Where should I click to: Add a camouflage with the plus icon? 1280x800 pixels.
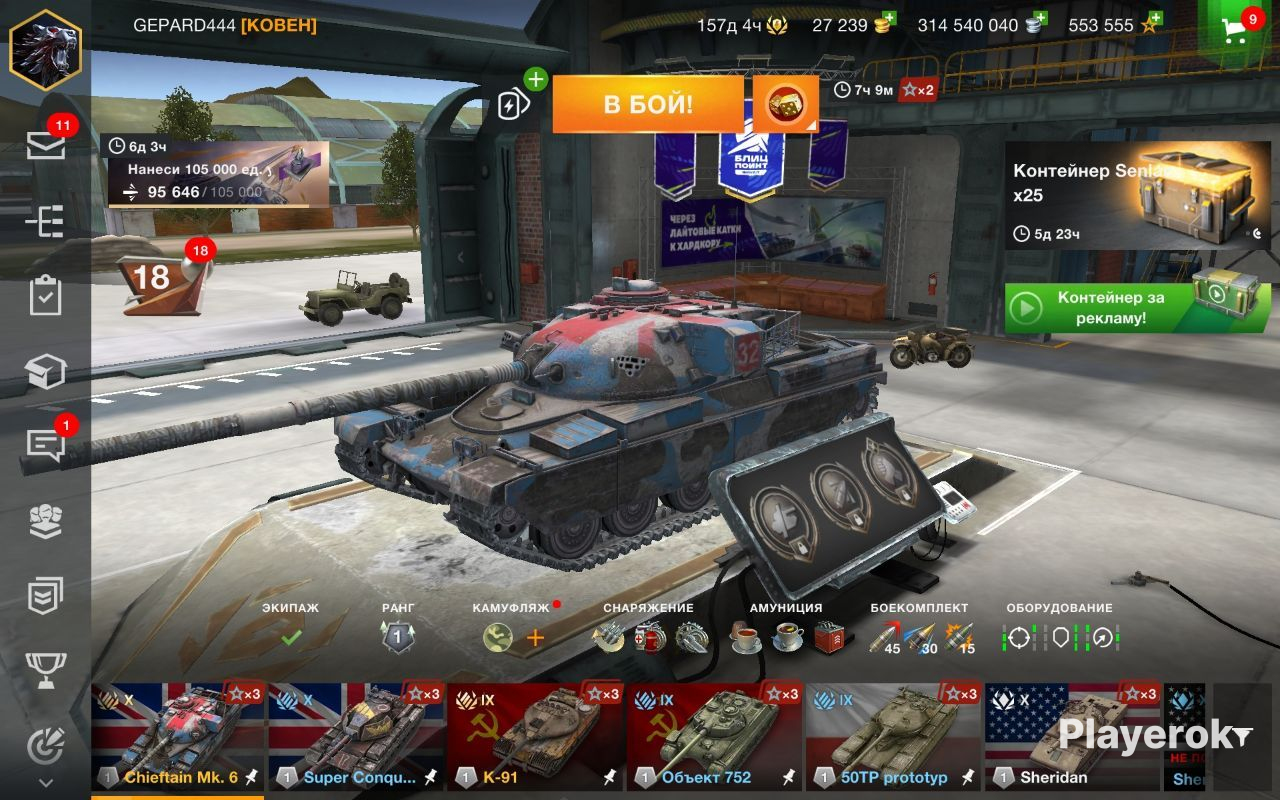[536, 637]
